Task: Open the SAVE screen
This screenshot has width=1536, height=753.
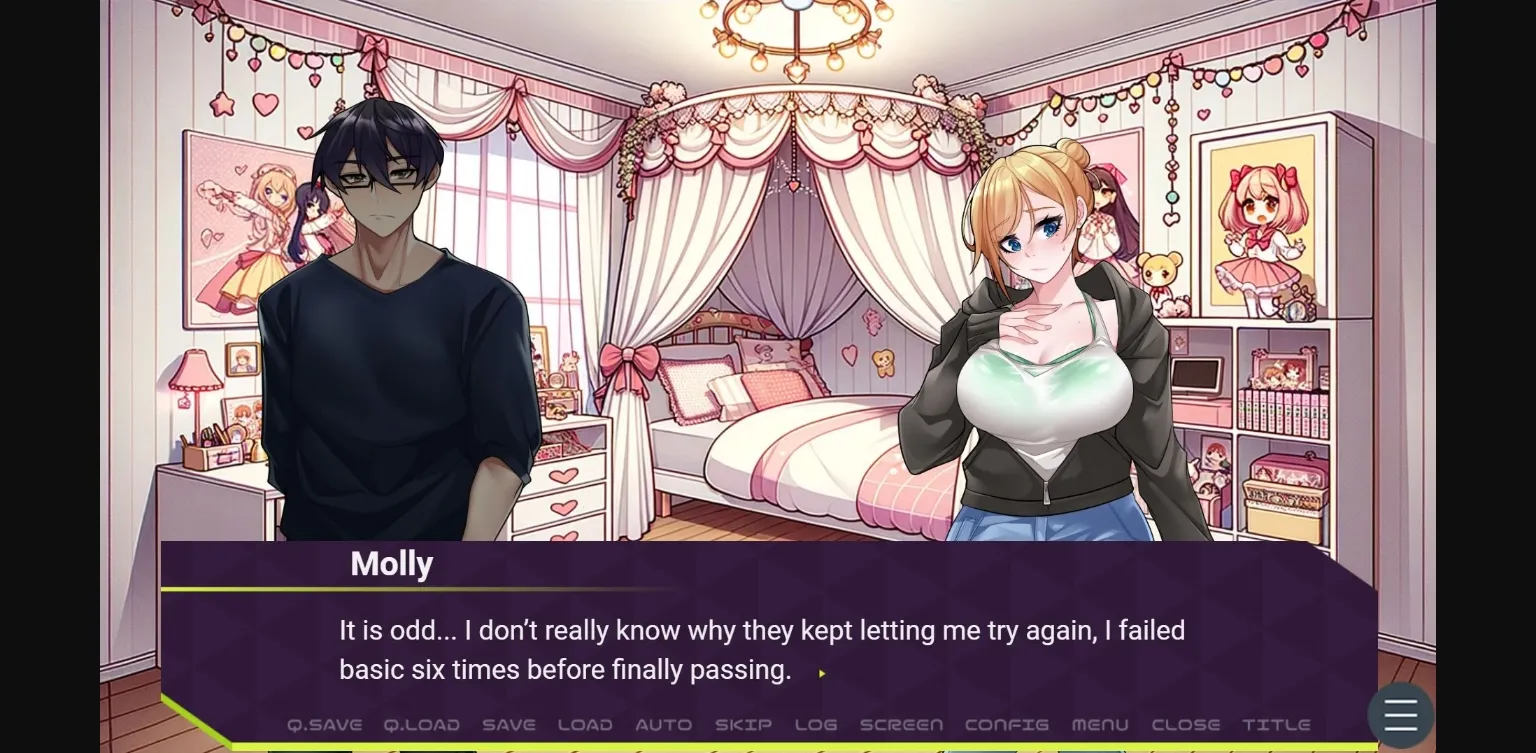Action: click(x=509, y=724)
